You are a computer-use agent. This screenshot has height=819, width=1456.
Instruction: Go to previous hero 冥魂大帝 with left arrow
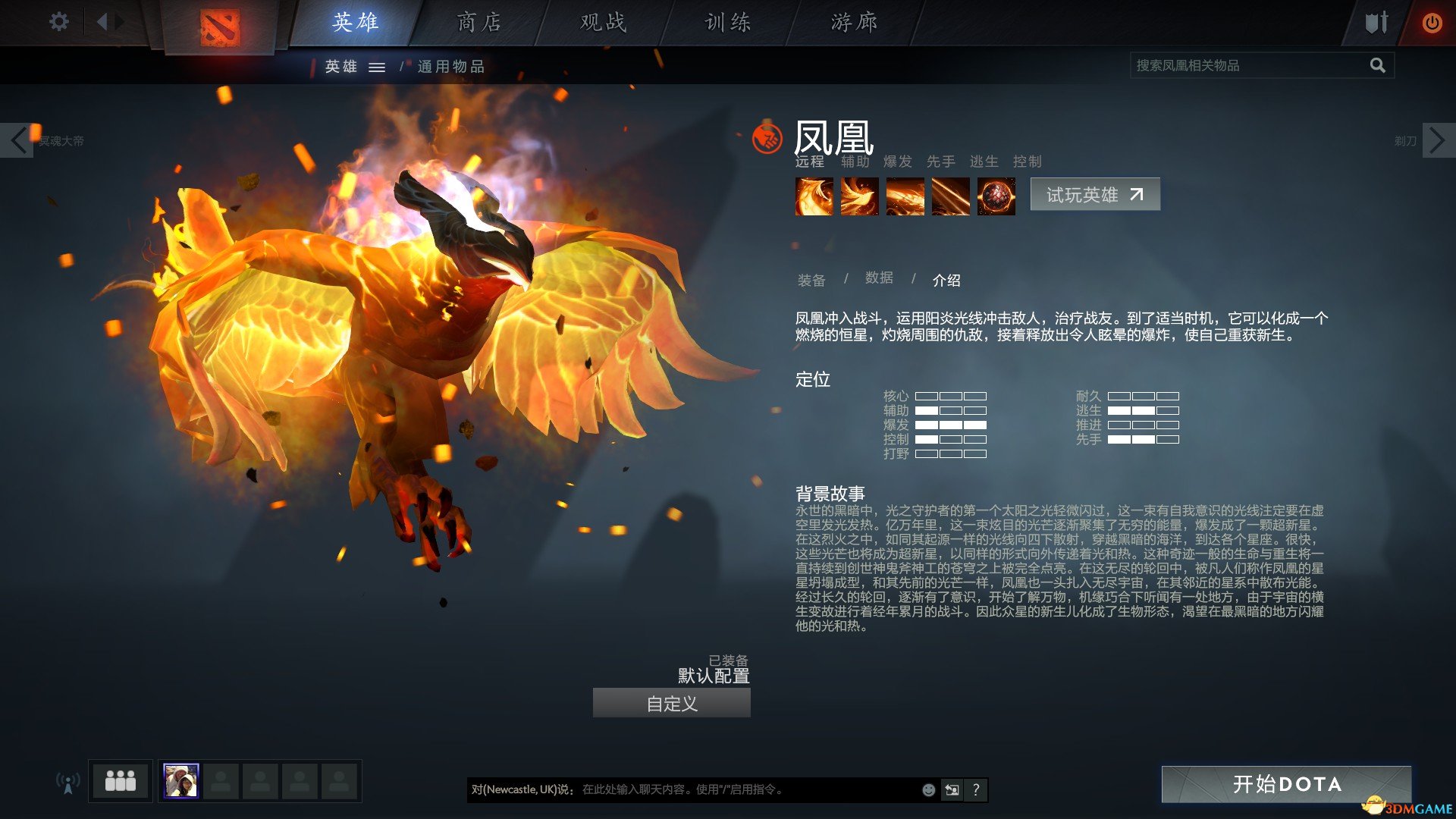18,140
